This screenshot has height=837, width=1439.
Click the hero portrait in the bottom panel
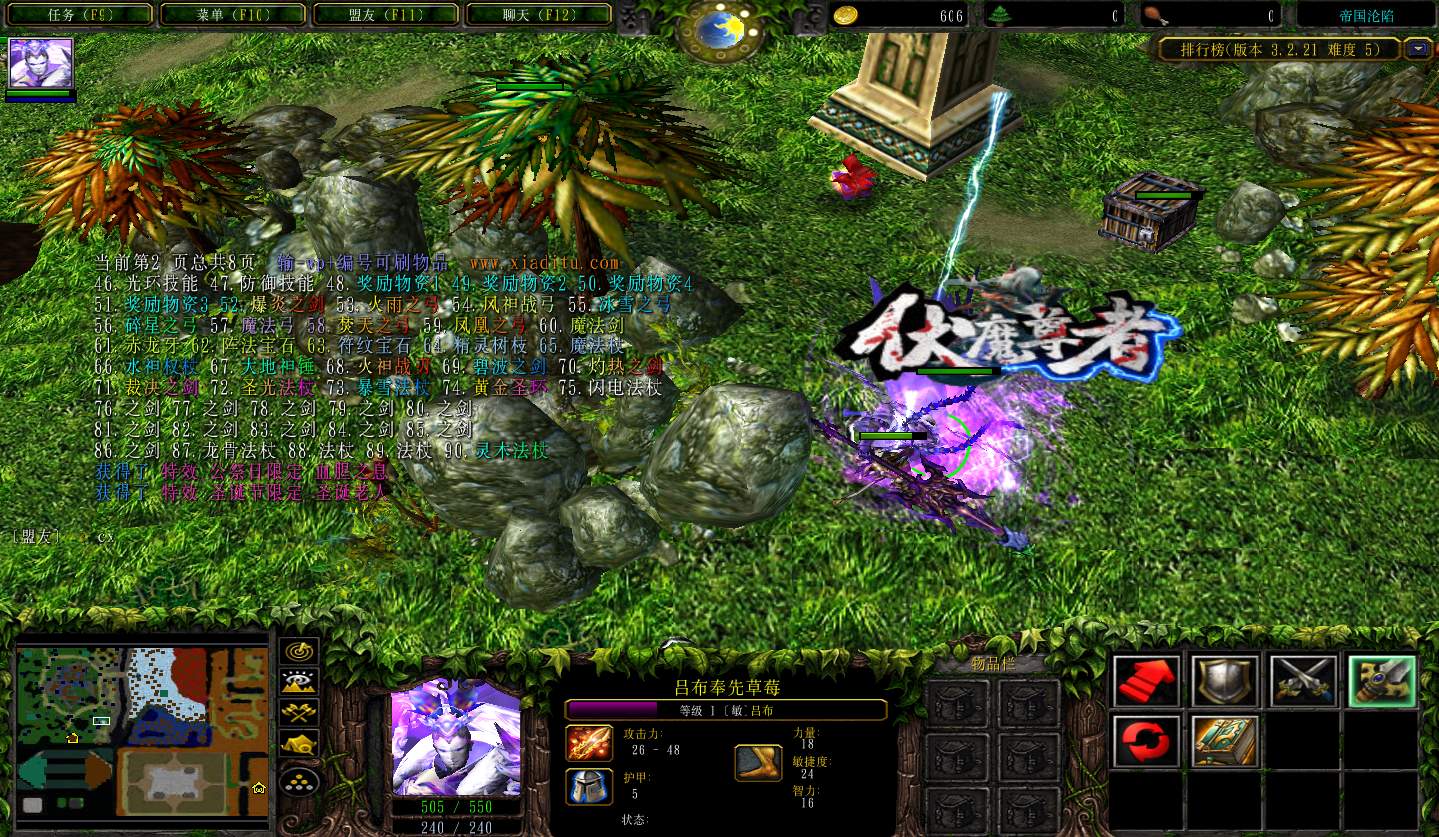[456, 738]
